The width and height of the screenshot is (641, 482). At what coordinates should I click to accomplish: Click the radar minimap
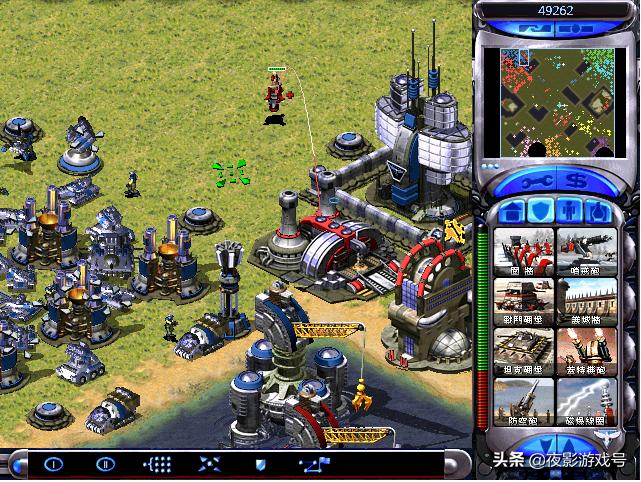click(558, 100)
